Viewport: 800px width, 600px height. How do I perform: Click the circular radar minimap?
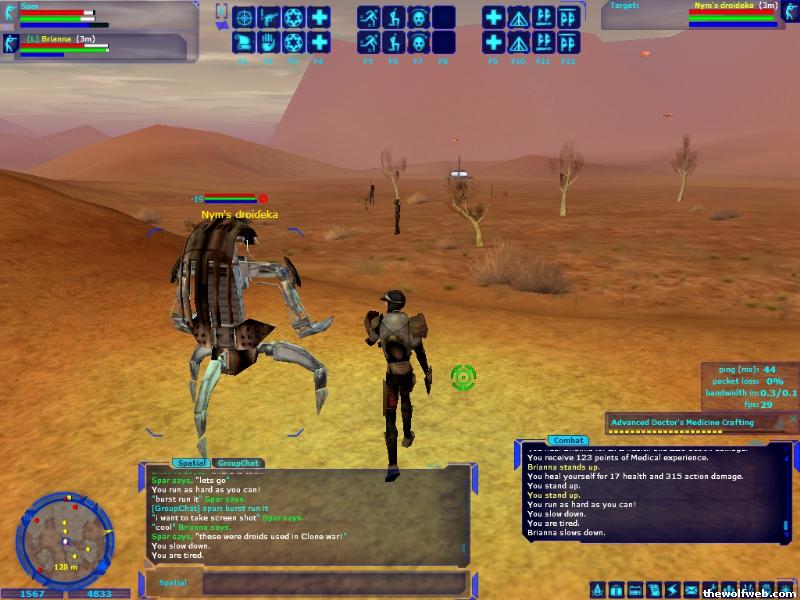coord(63,540)
